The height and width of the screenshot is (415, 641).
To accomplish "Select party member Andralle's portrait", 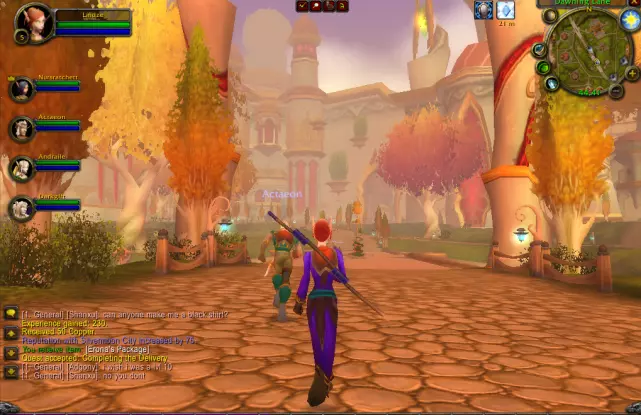I will point(22,168).
